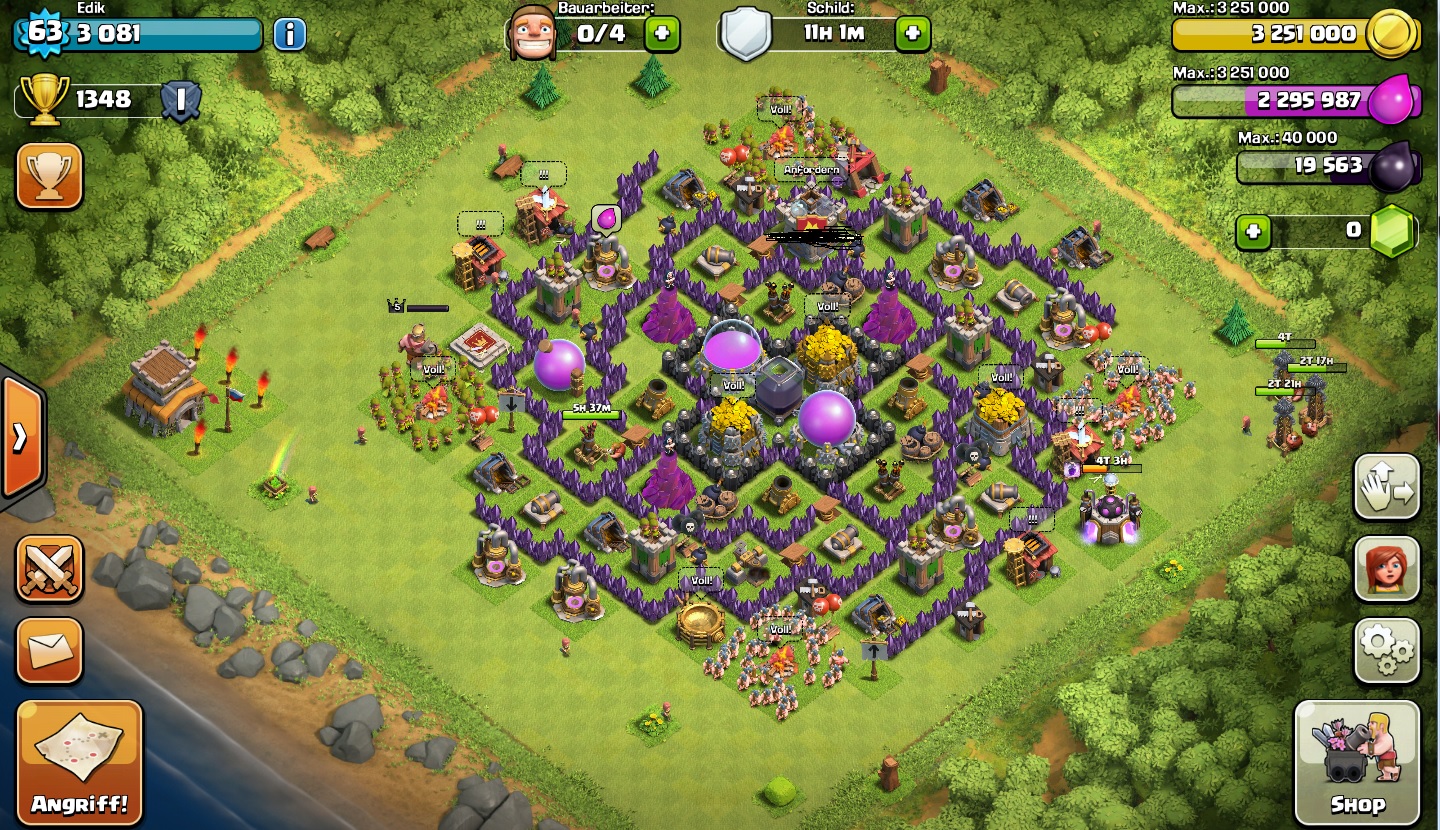Open the crossed swords battle log

(49, 569)
